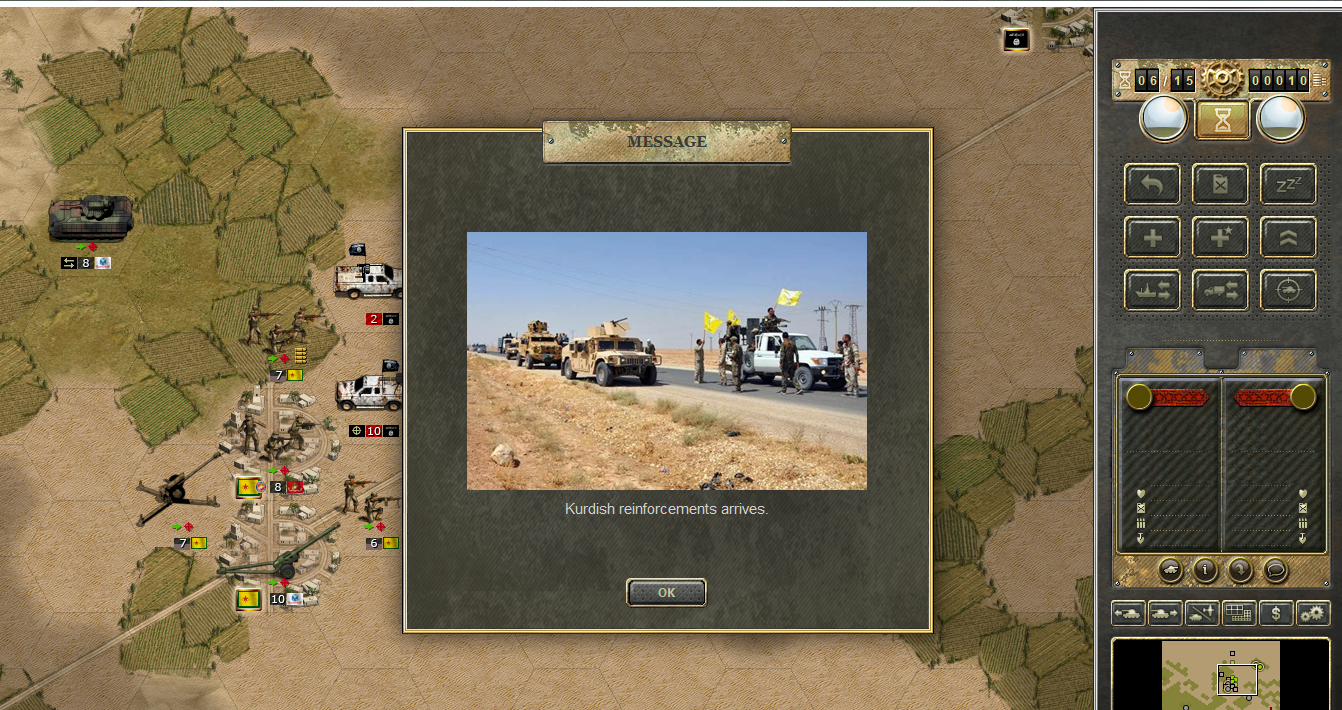Screen dimensions: 1342x710
Task: Select the next unit with the right-arrow tank
Action: click(1165, 613)
